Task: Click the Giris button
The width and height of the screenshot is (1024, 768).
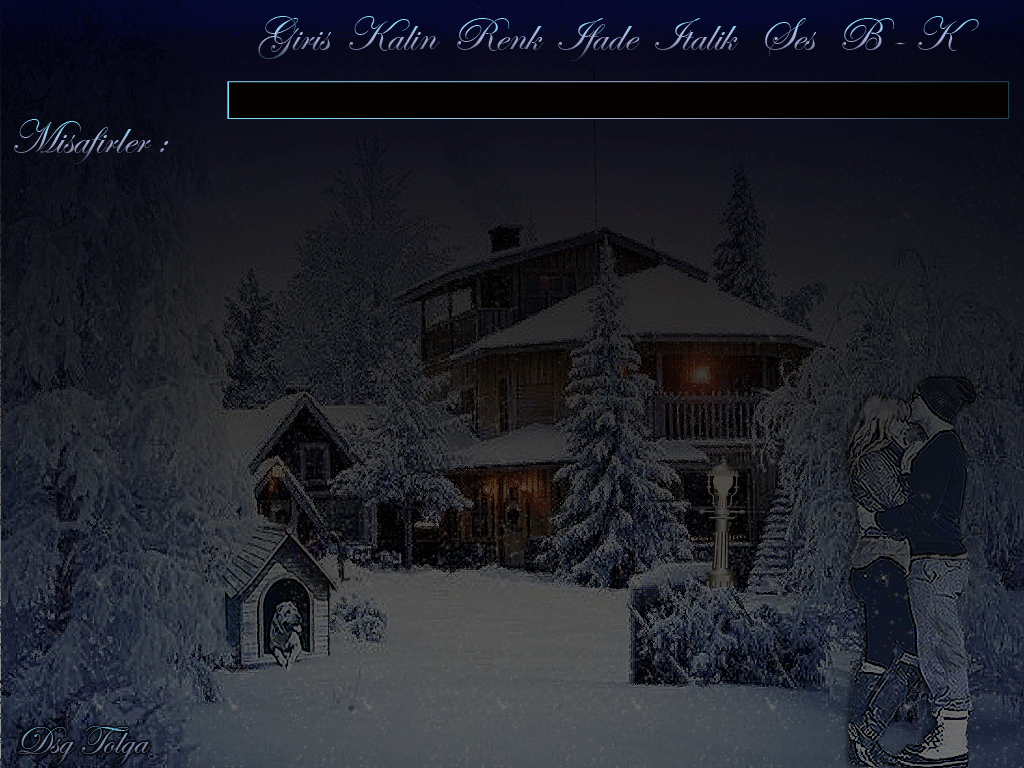Action: pos(299,39)
